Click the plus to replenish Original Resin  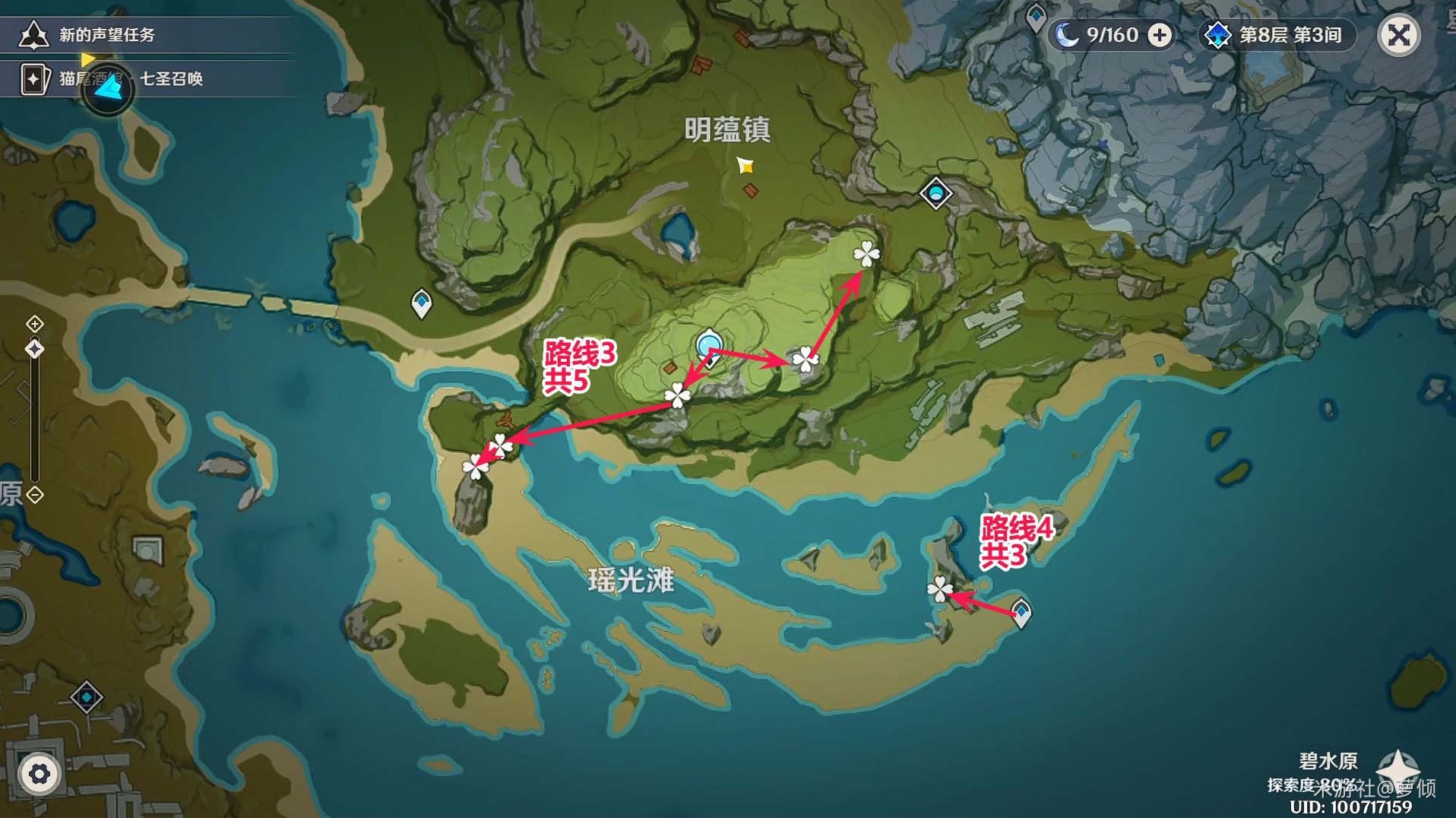click(x=1160, y=34)
